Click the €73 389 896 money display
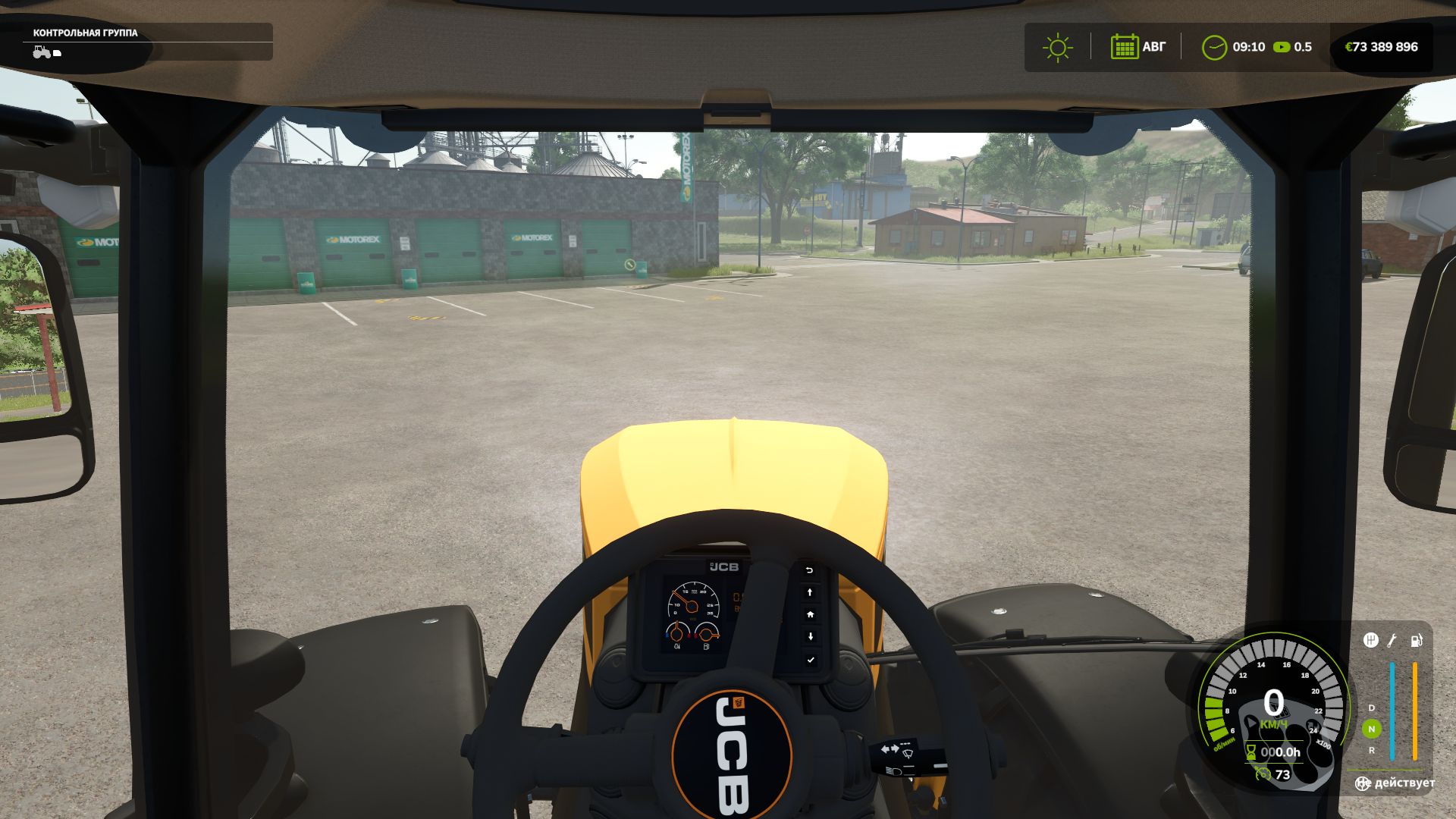 click(x=1382, y=47)
